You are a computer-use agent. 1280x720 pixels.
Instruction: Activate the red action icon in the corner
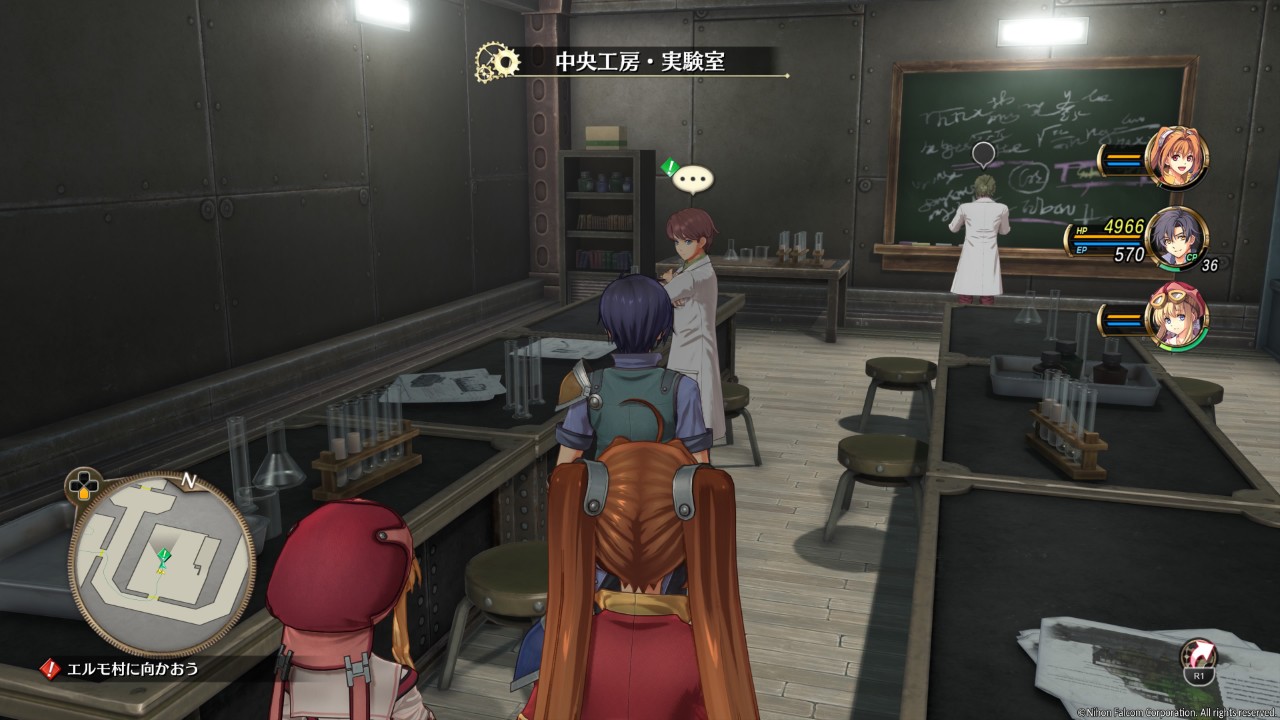[x=1199, y=656]
